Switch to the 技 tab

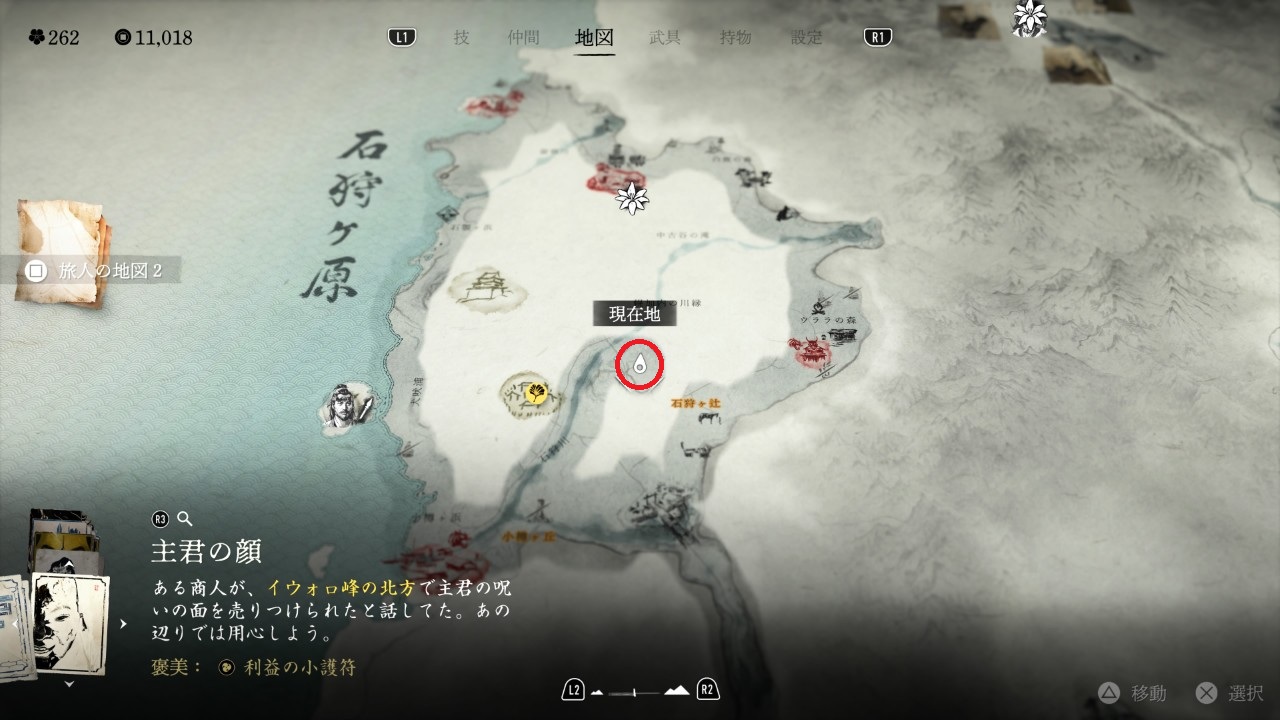pyautogui.click(x=461, y=38)
